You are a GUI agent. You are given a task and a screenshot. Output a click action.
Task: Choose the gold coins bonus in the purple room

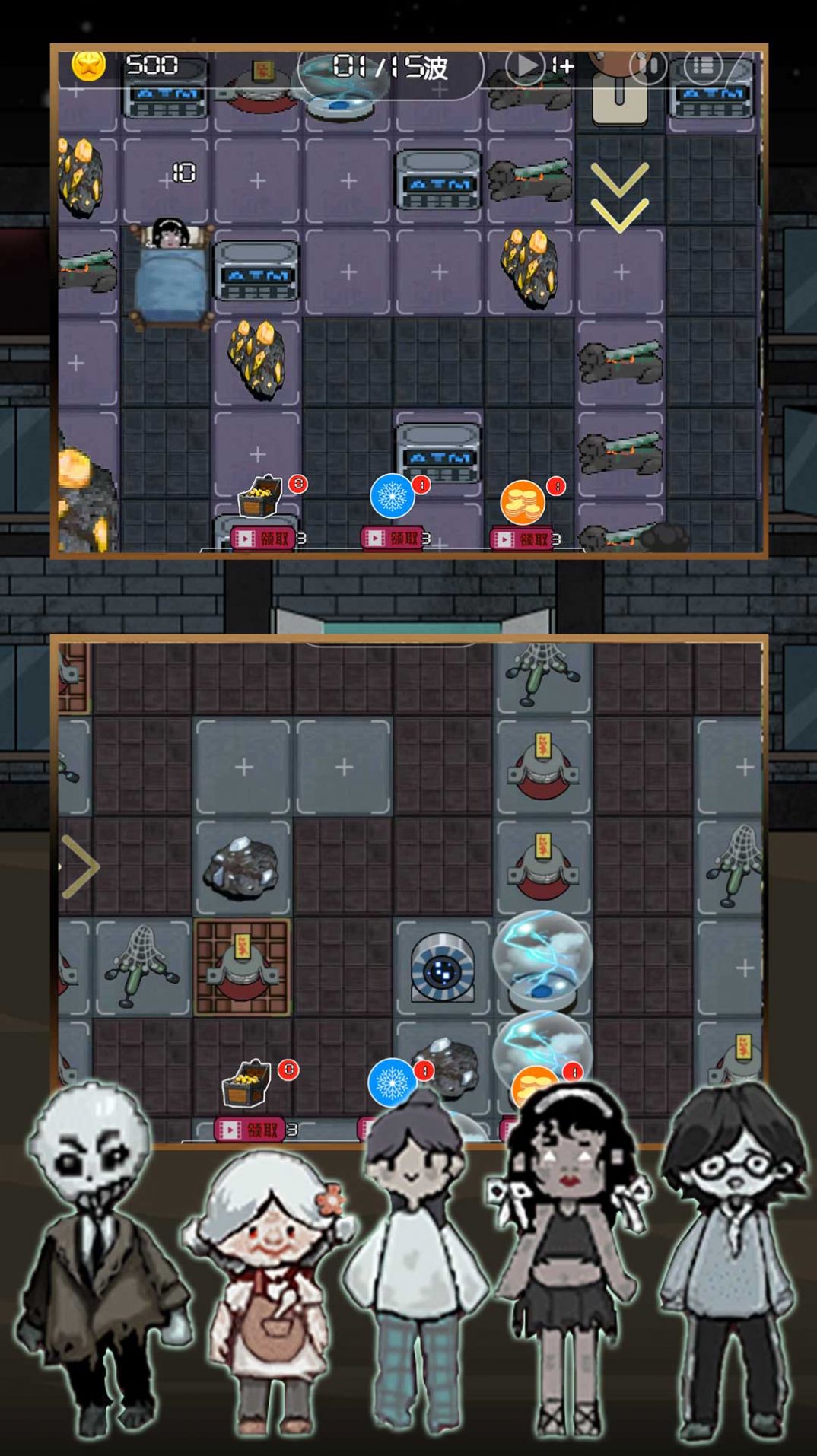pos(523,502)
